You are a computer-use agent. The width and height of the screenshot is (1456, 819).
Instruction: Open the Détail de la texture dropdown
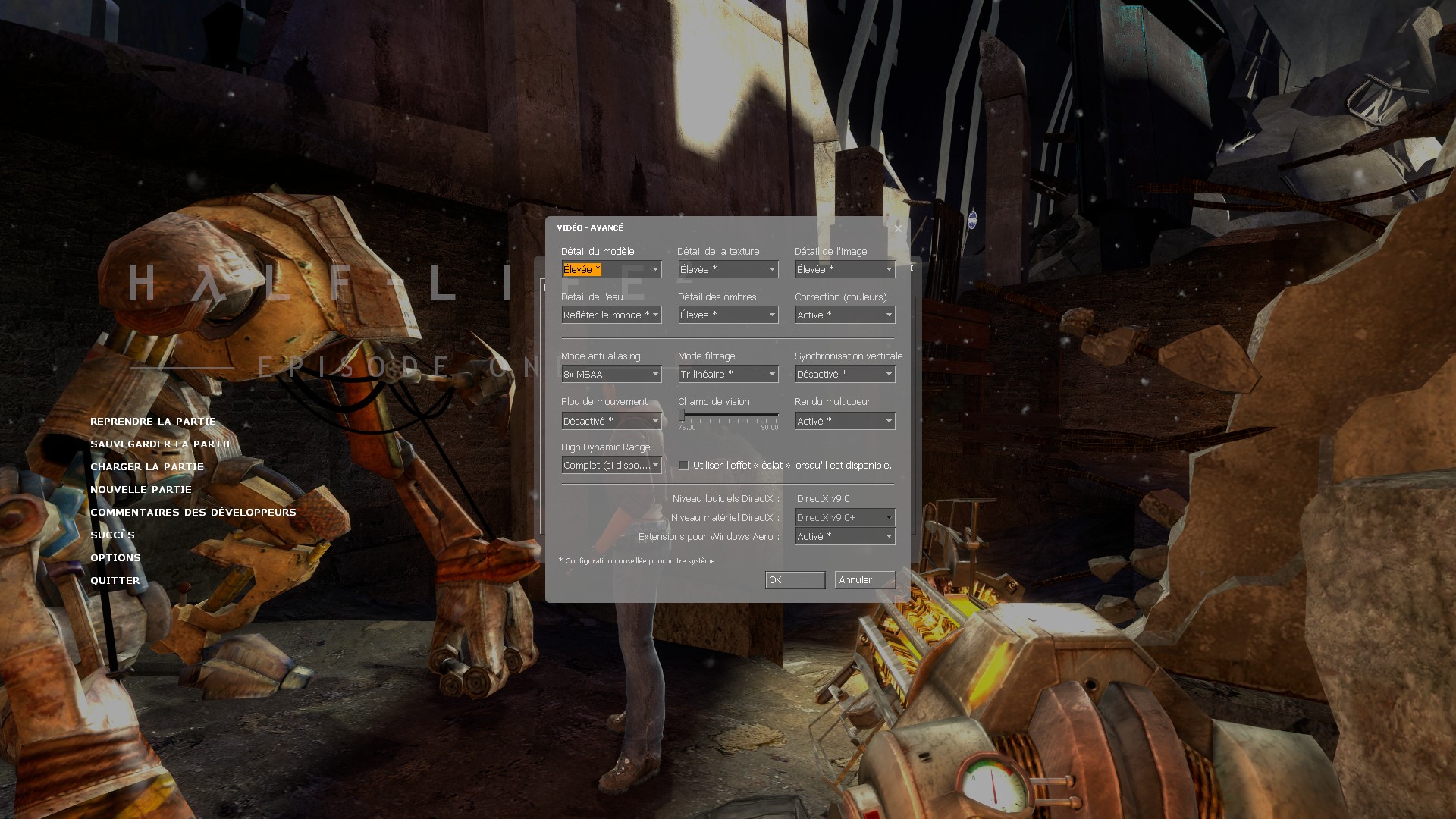[x=728, y=270]
